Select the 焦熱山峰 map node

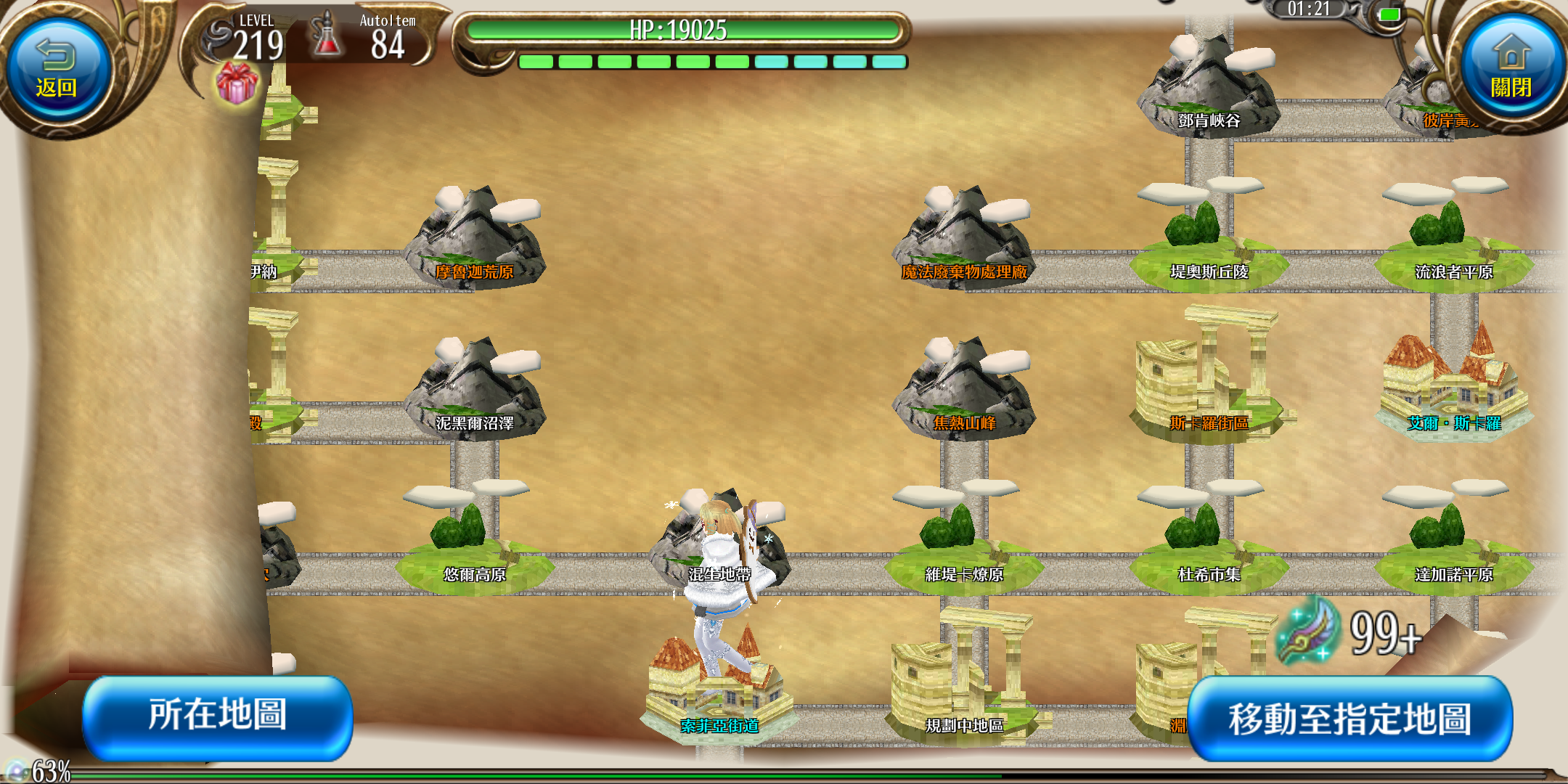964,393
